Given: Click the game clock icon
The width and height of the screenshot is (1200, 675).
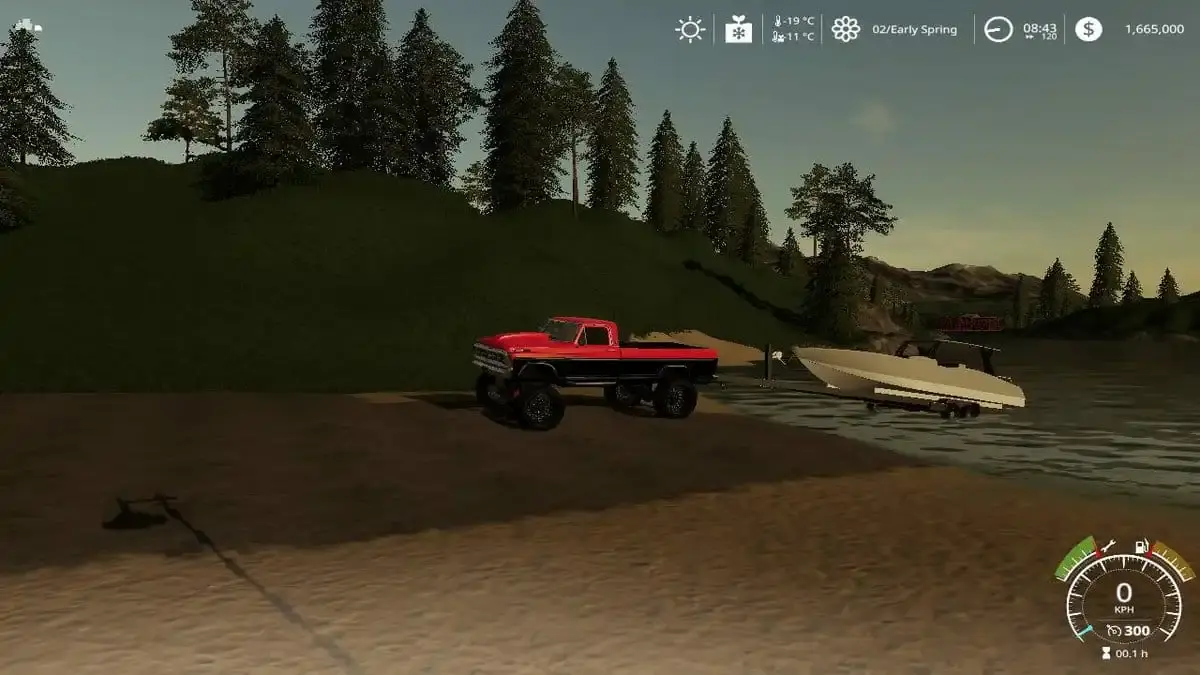Looking at the screenshot, I should tap(998, 29).
